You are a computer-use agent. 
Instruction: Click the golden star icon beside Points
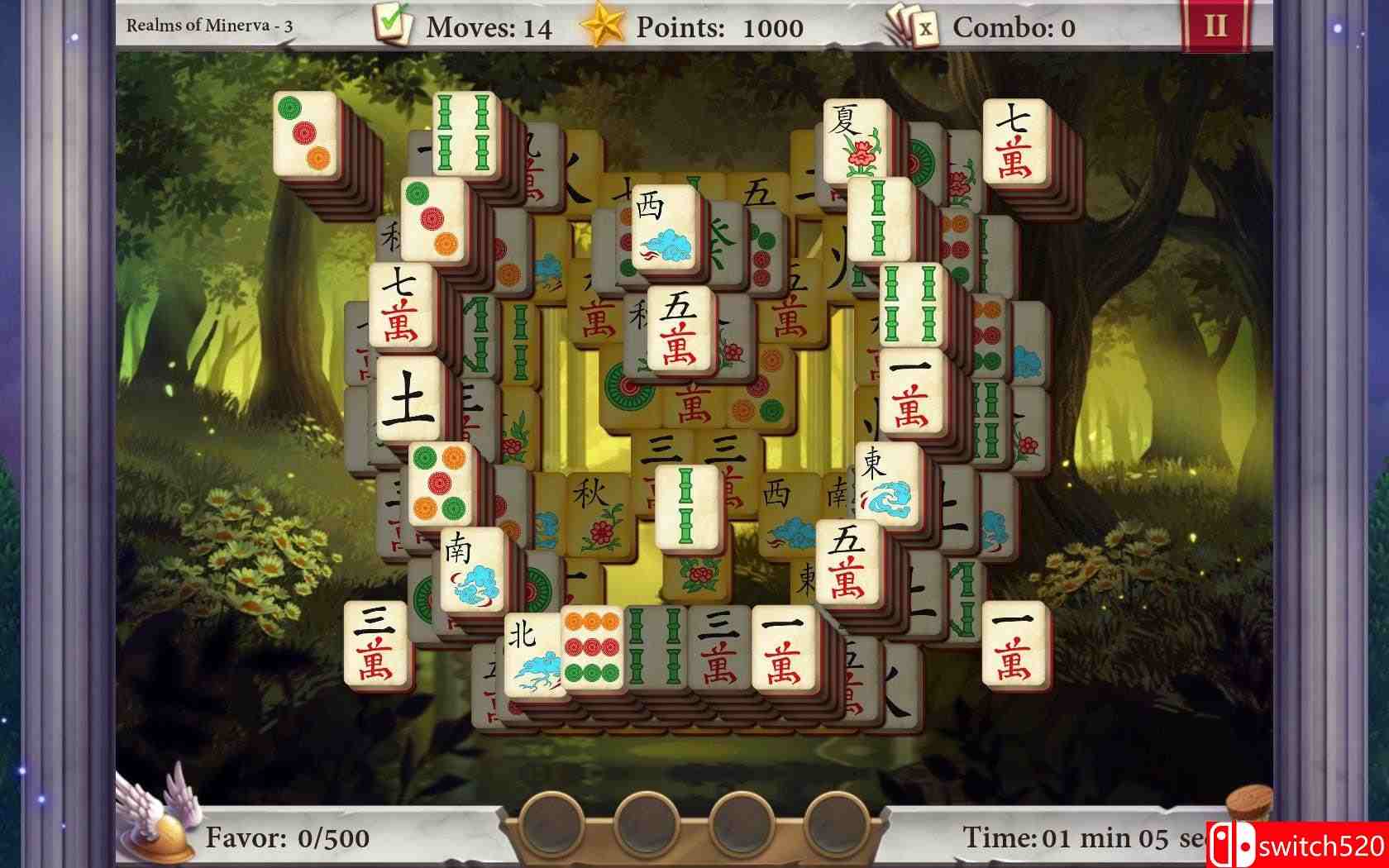click(x=604, y=24)
